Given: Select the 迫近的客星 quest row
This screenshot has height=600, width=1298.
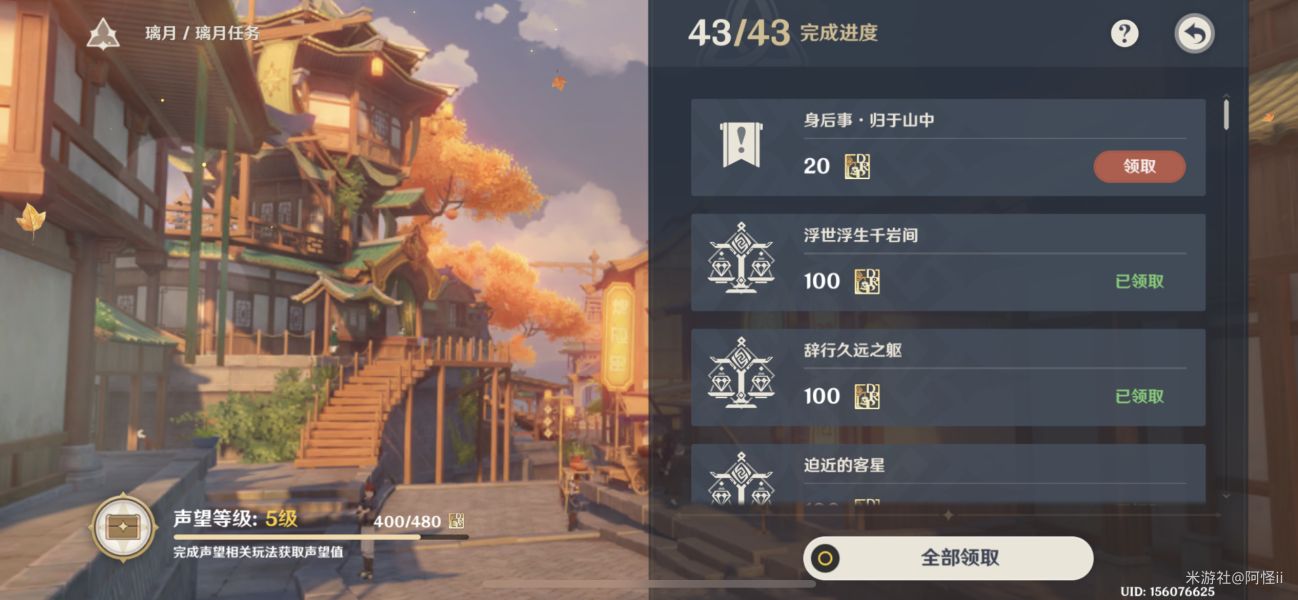Looking at the screenshot, I should tap(947, 474).
